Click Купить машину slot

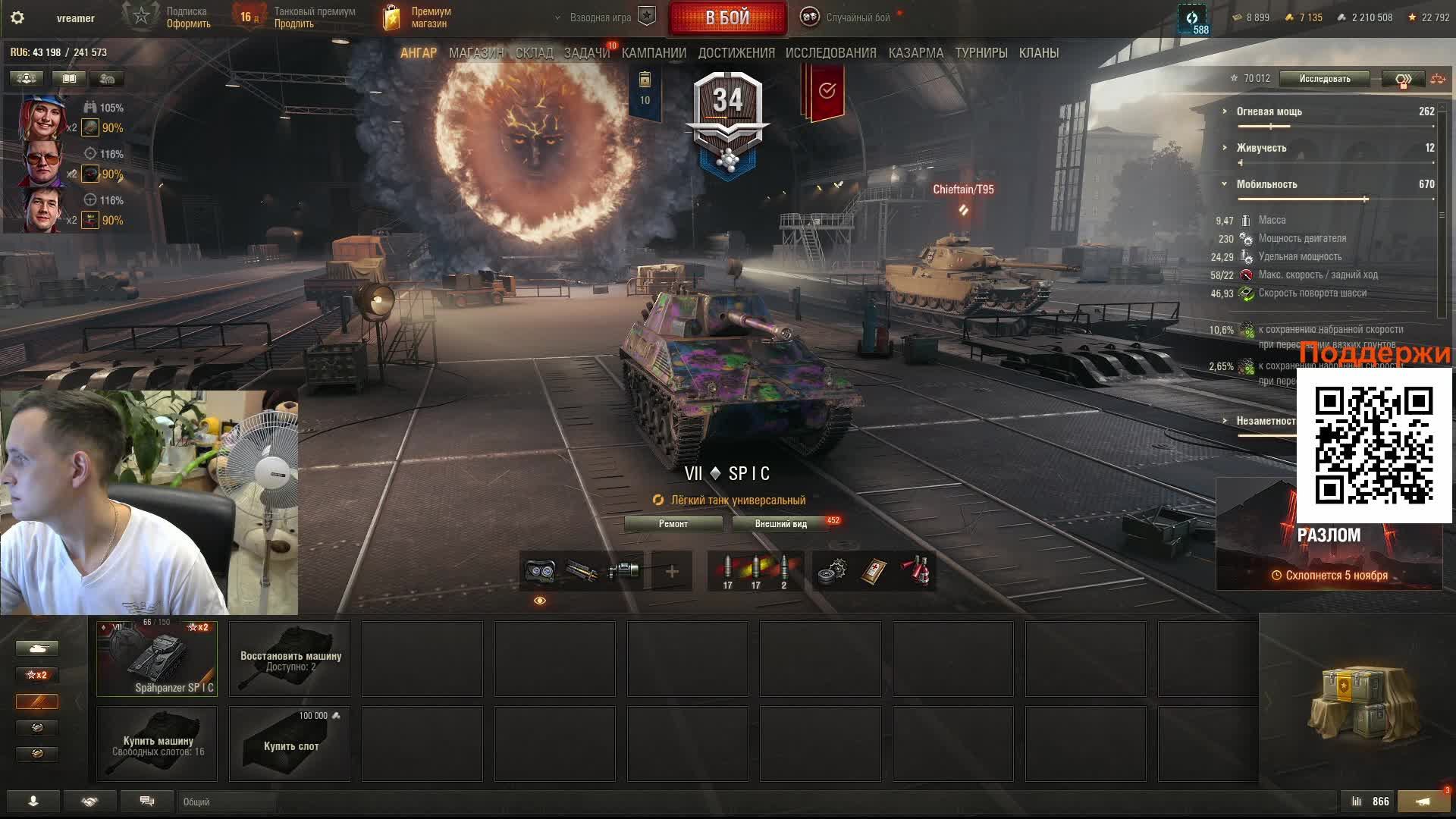coord(157,744)
